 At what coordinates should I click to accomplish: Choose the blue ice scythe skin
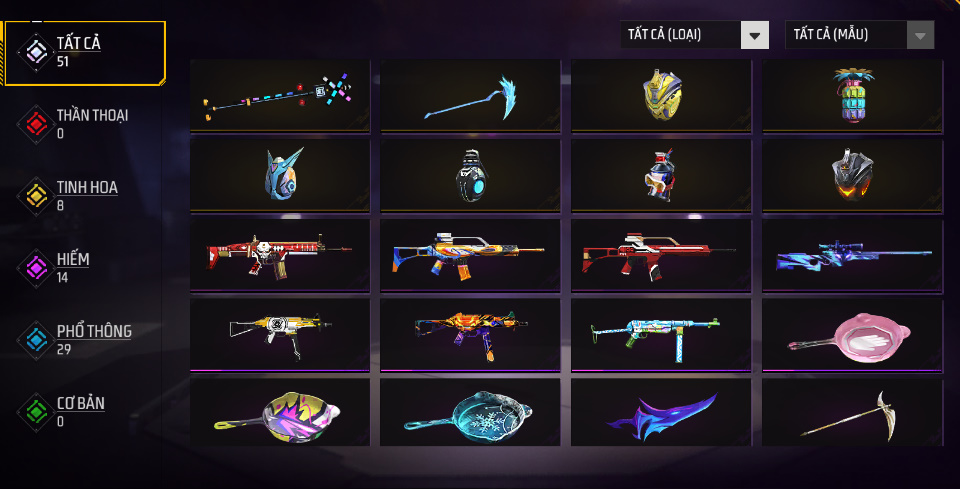(x=470, y=95)
